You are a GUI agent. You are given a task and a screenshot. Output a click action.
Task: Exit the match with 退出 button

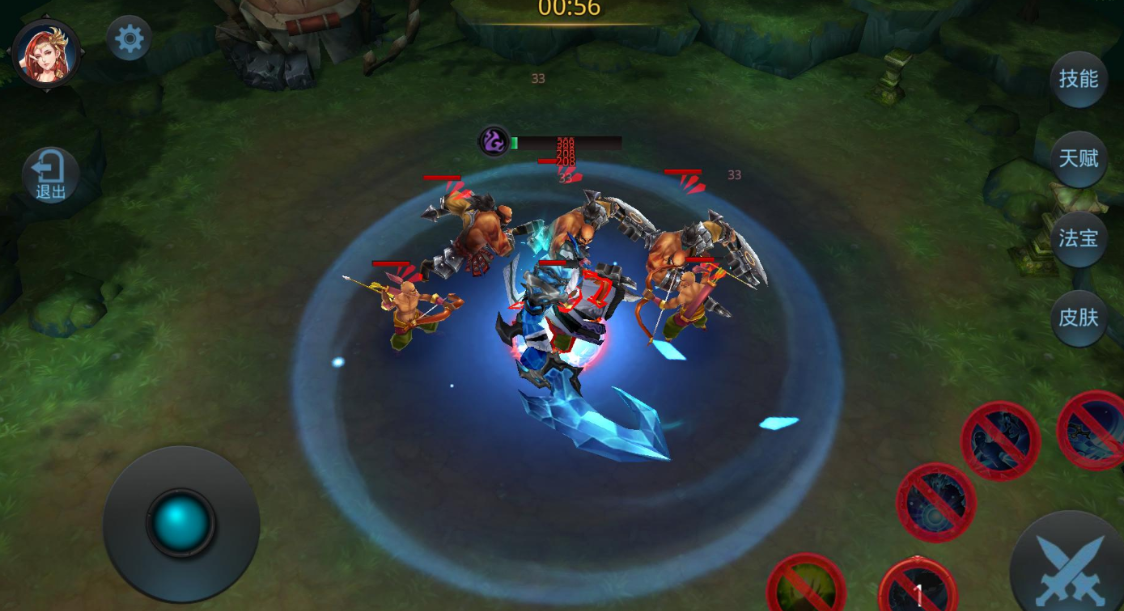click(50, 176)
